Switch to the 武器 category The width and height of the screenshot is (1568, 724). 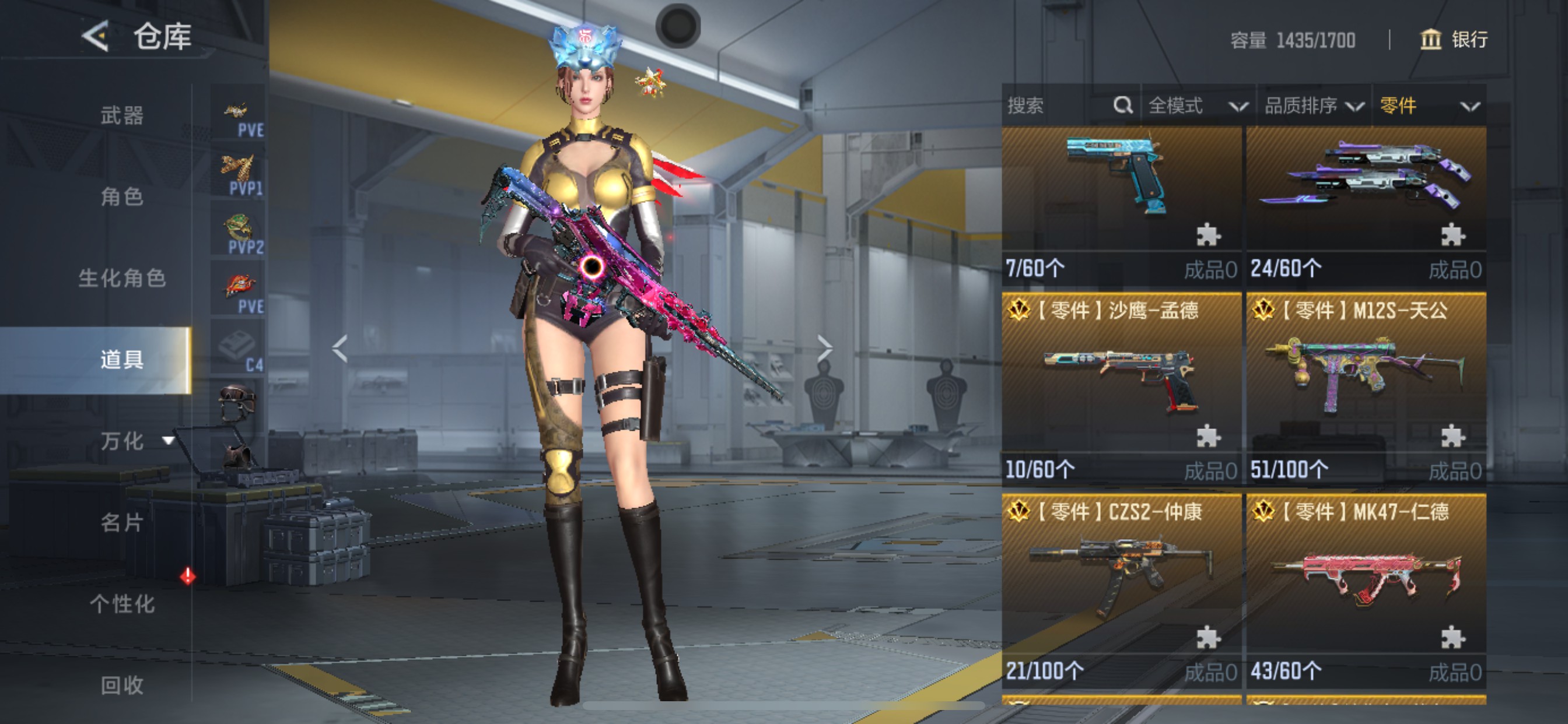click(122, 115)
